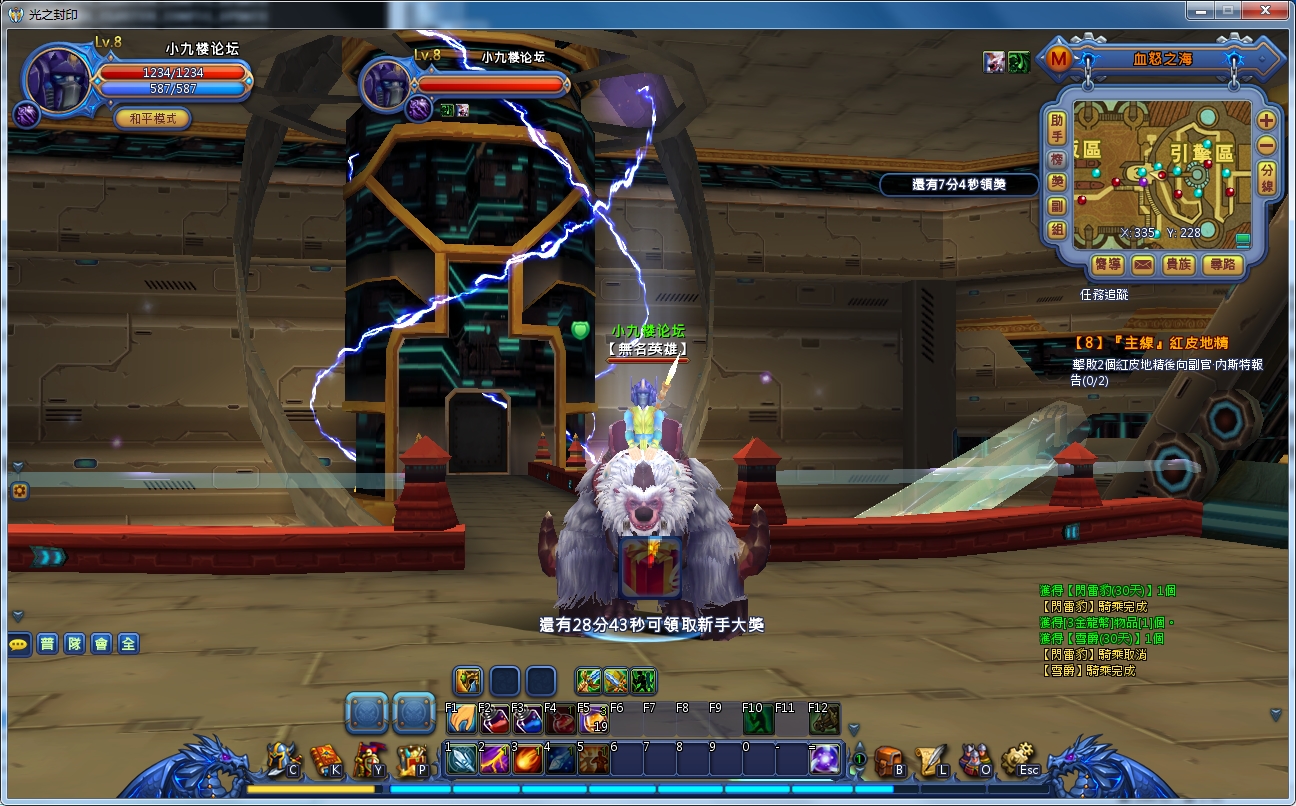Zoom out the minimap with the minus button
The width and height of the screenshot is (1296, 806).
click(1266, 144)
